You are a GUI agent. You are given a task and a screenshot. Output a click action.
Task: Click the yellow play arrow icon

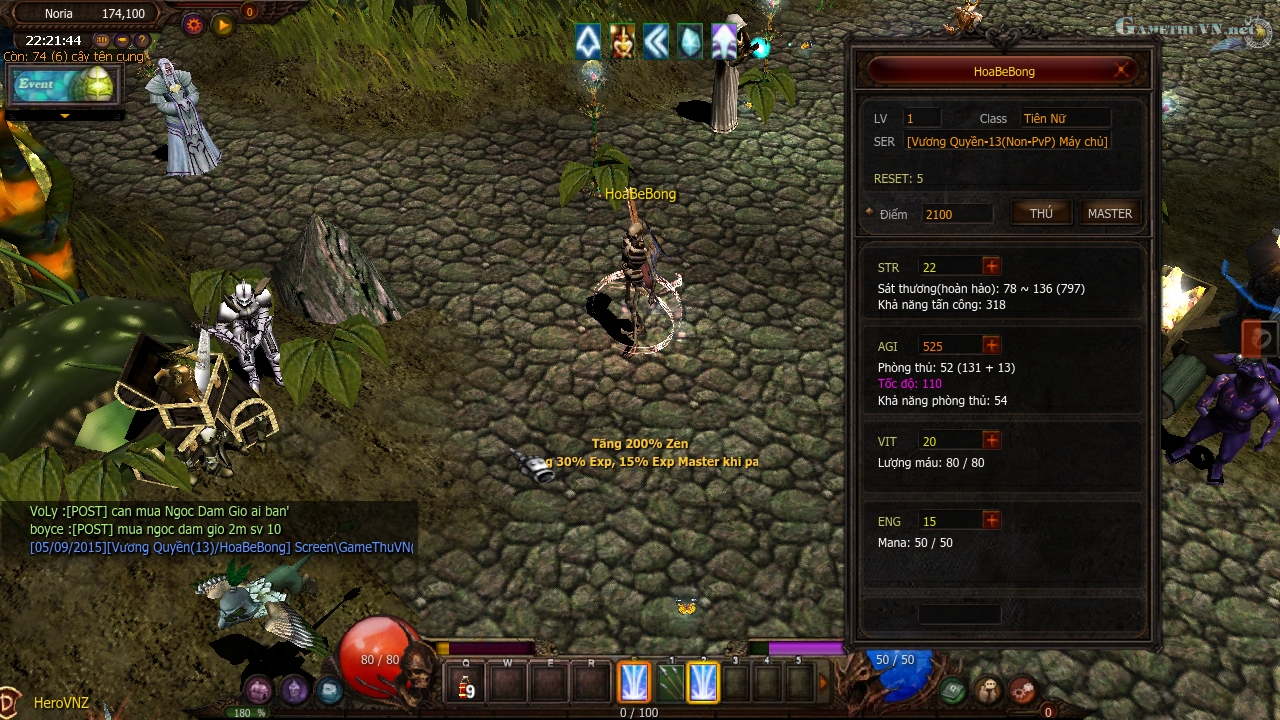coord(222,24)
